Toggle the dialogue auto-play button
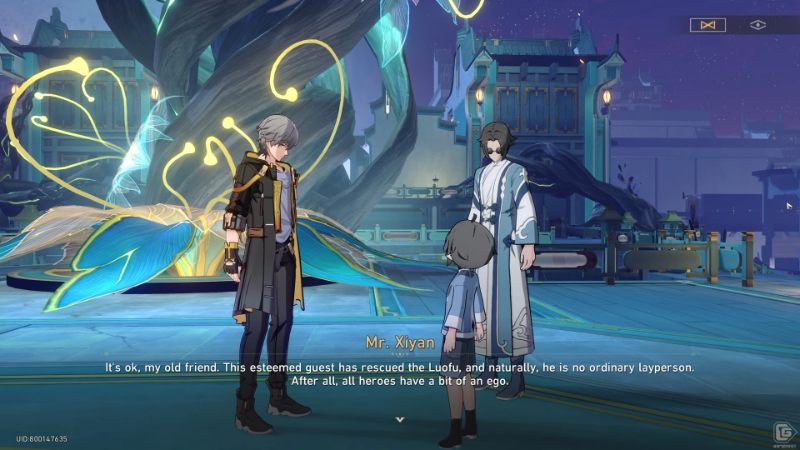 click(x=708, y=25)
